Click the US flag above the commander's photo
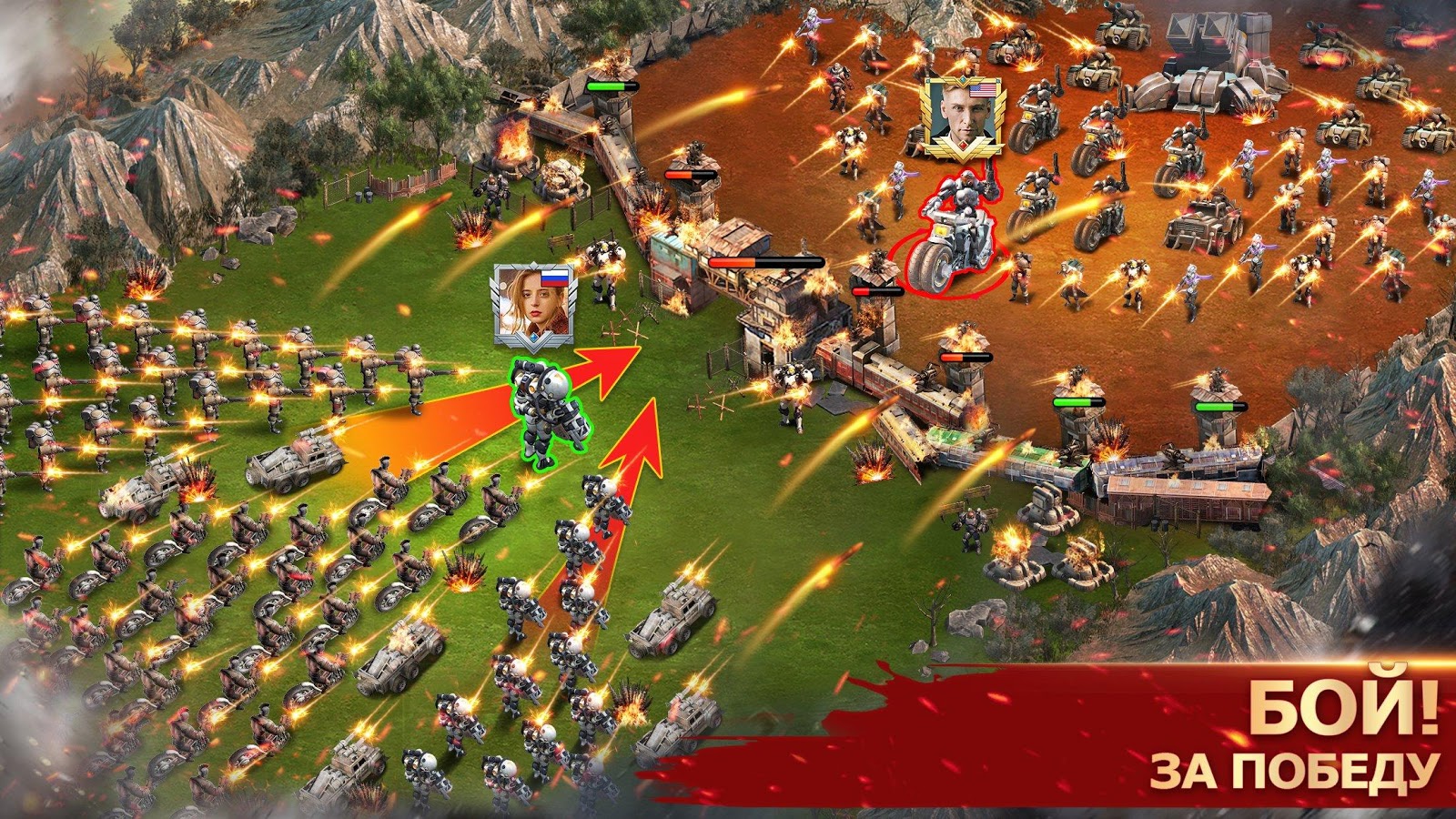Screen dimensions: 1456x819 tap(984, 90)
